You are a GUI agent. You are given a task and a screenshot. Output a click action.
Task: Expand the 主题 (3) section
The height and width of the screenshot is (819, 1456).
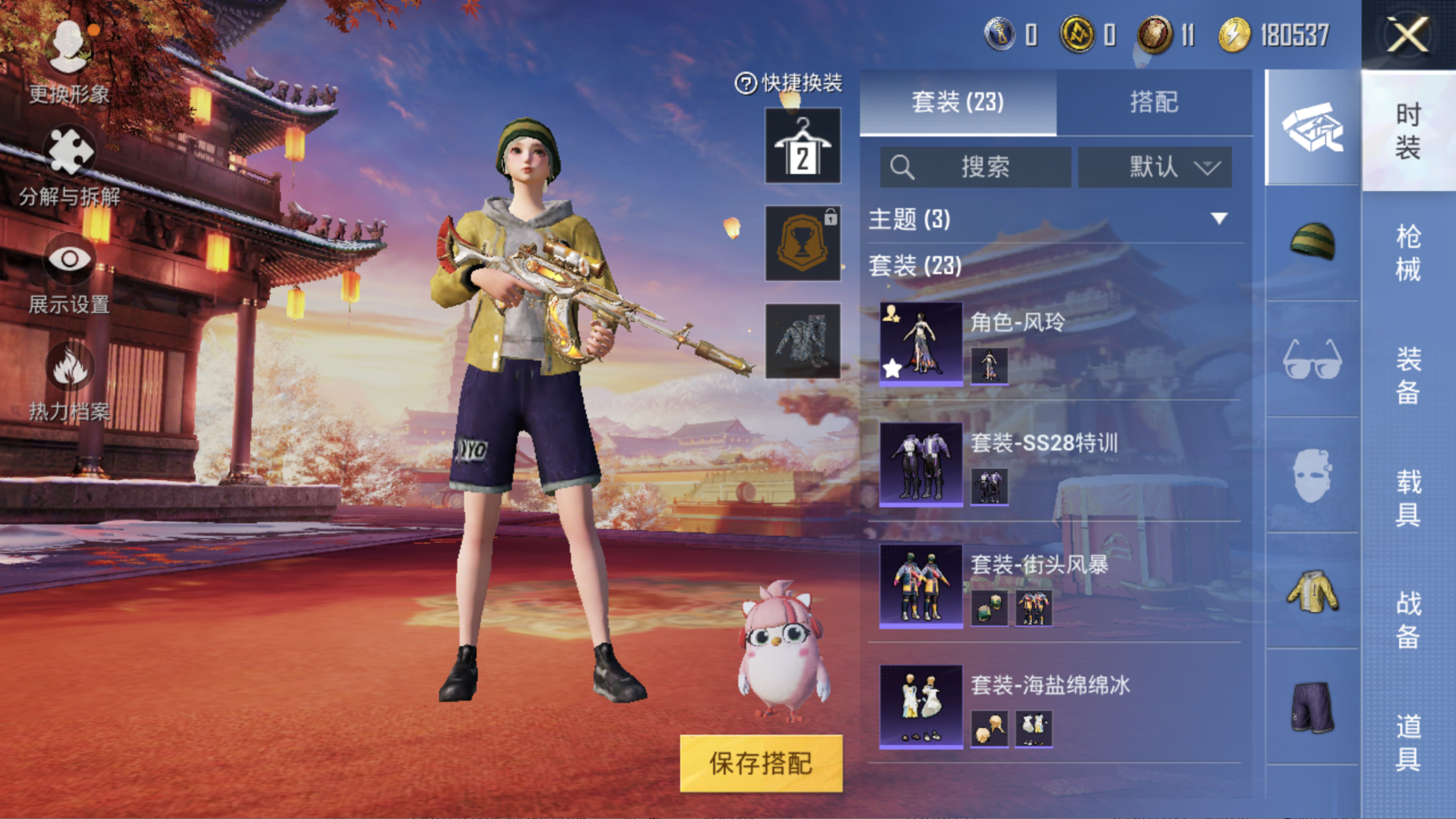(x=1219, y=219)
